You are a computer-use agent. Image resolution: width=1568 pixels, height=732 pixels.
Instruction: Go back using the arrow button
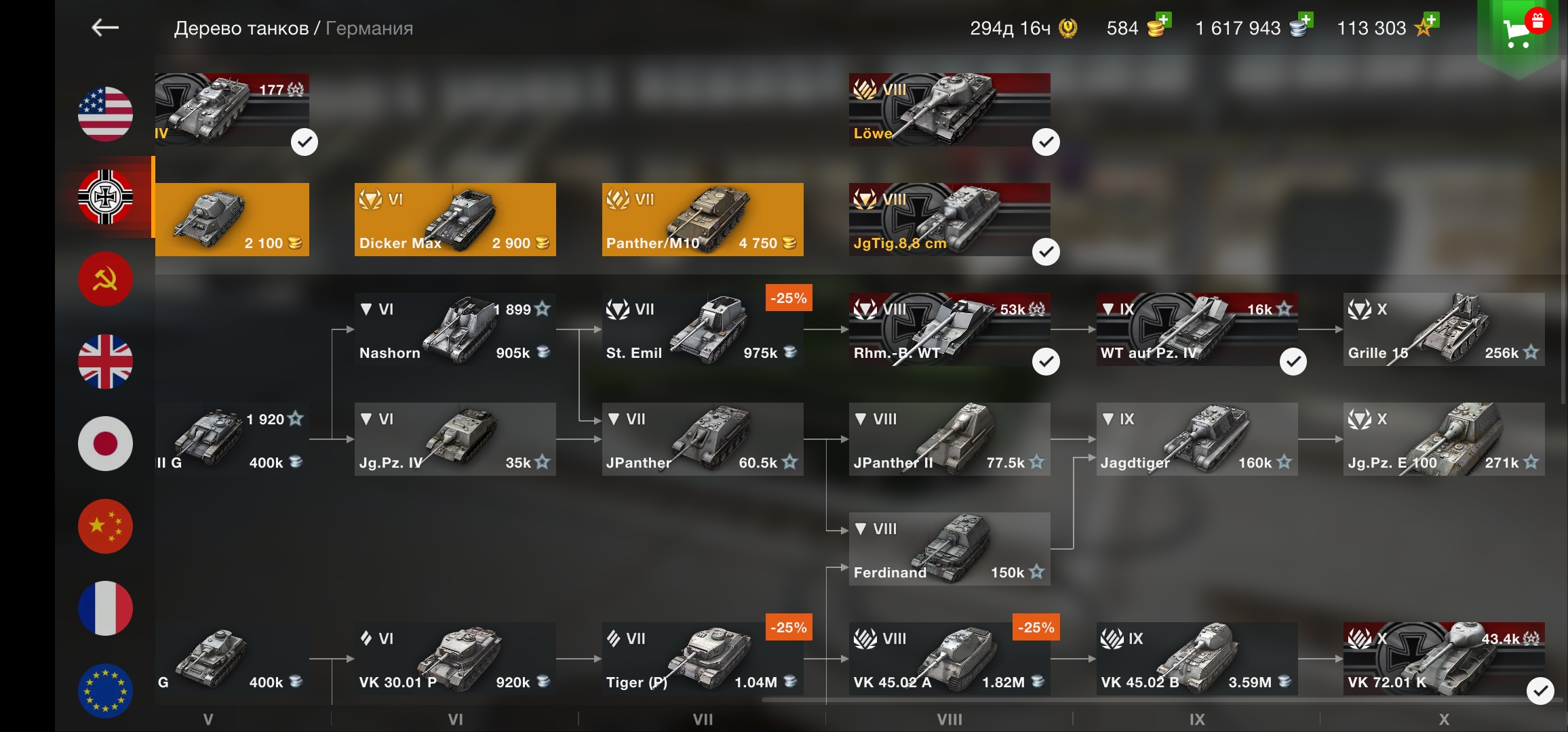105,28
